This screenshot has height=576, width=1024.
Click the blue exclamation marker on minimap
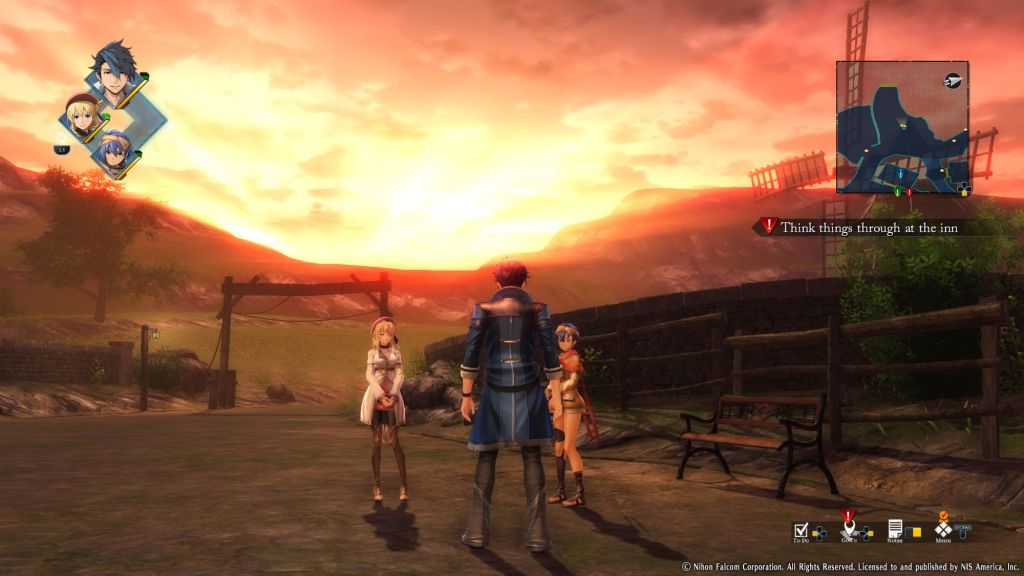point(900,173)
